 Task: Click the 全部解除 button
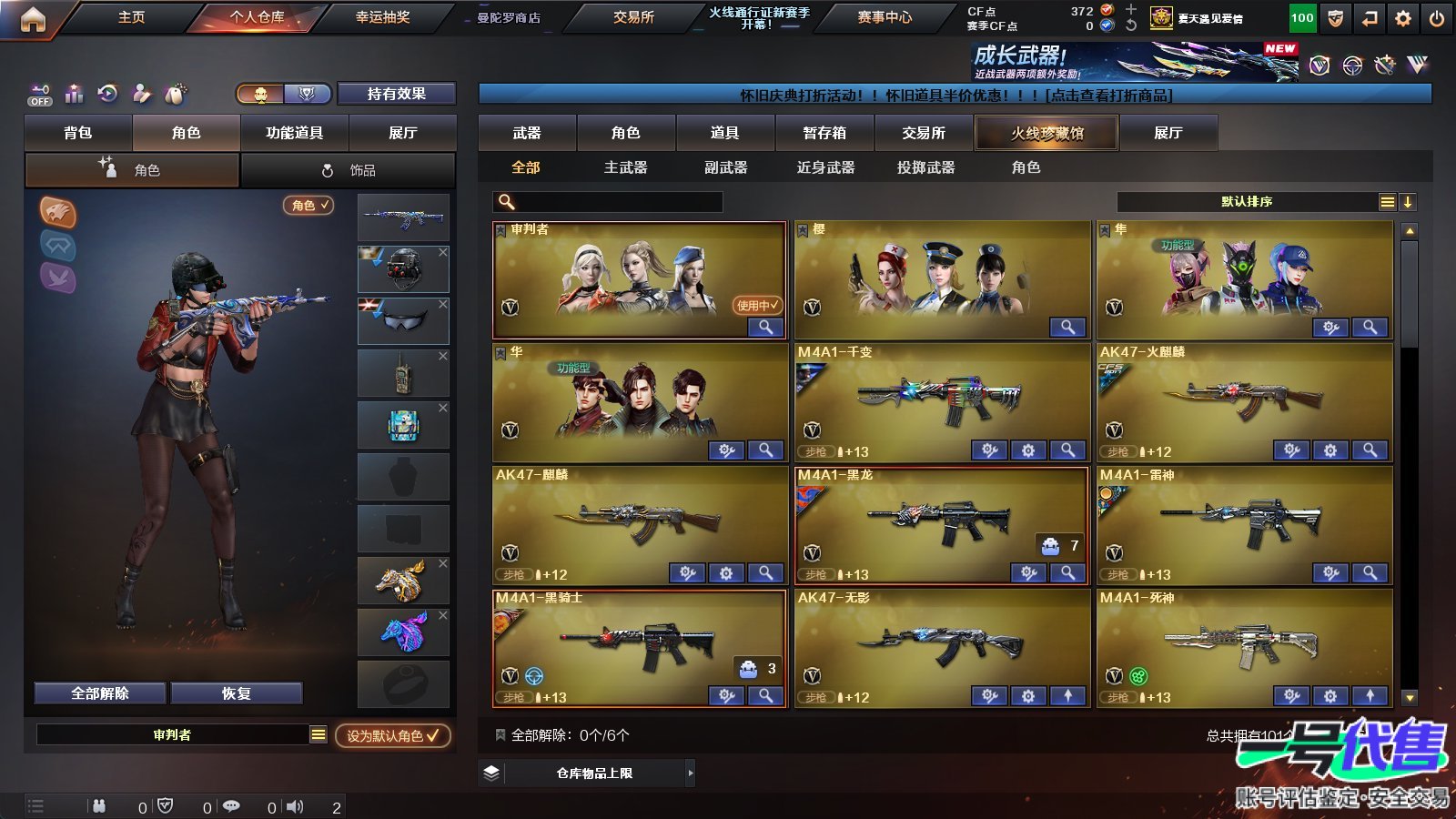(x=99, y=693)
